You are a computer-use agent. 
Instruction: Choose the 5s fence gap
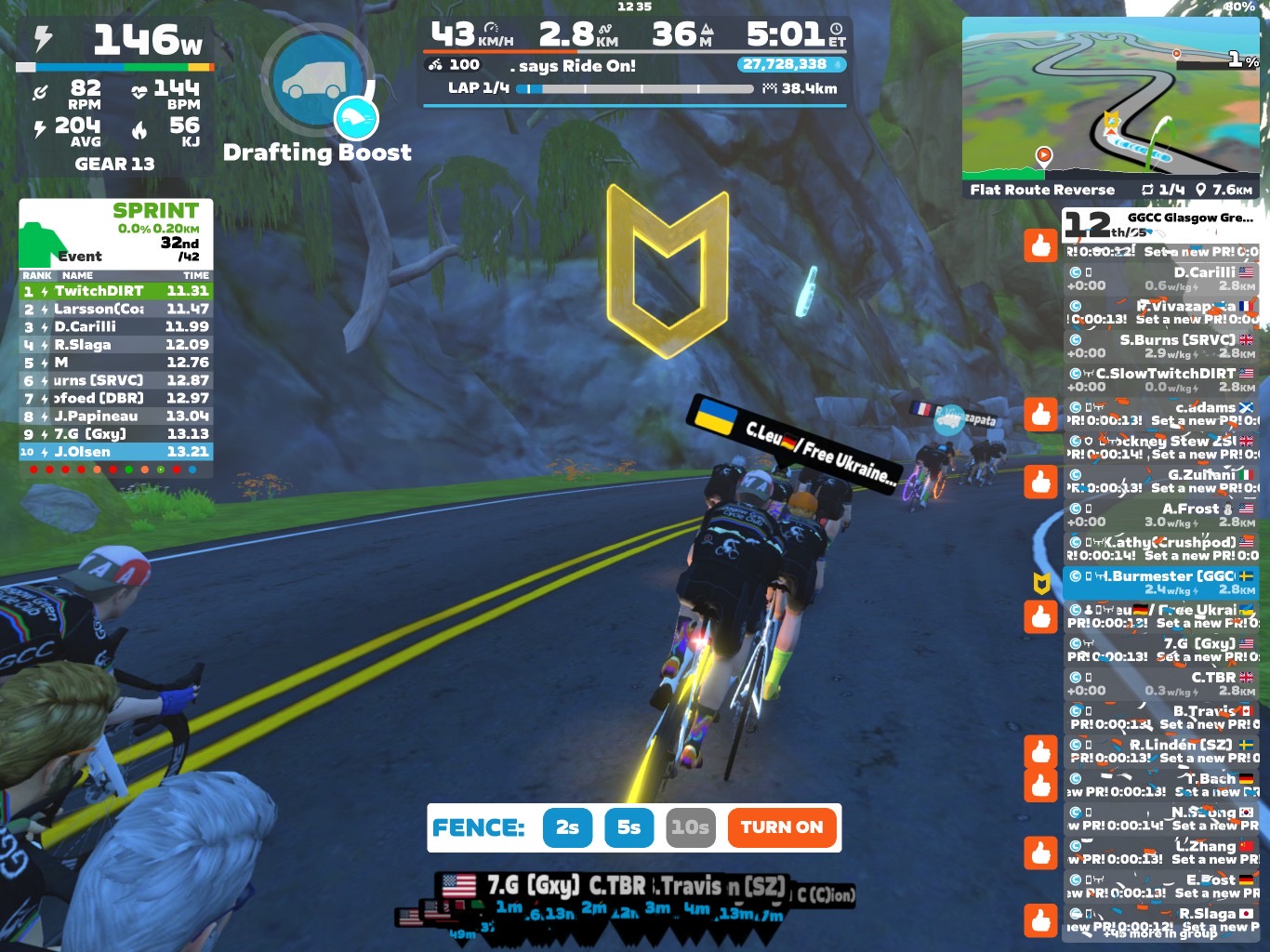[629, 827]
